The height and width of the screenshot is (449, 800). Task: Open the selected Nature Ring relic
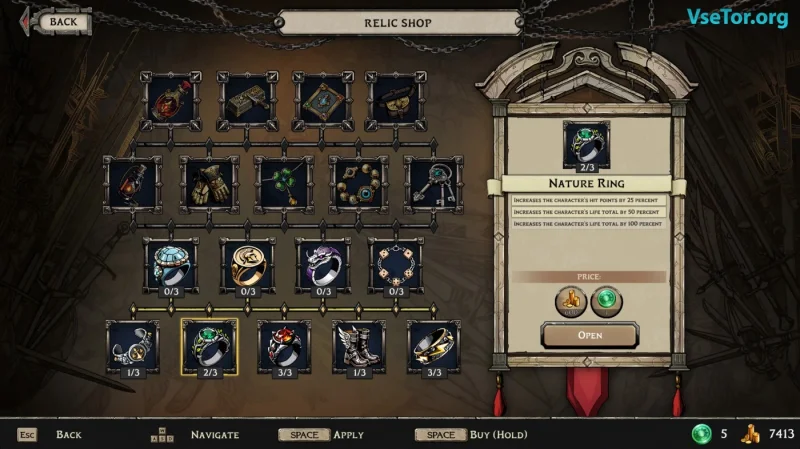click(x=590, y=335)
